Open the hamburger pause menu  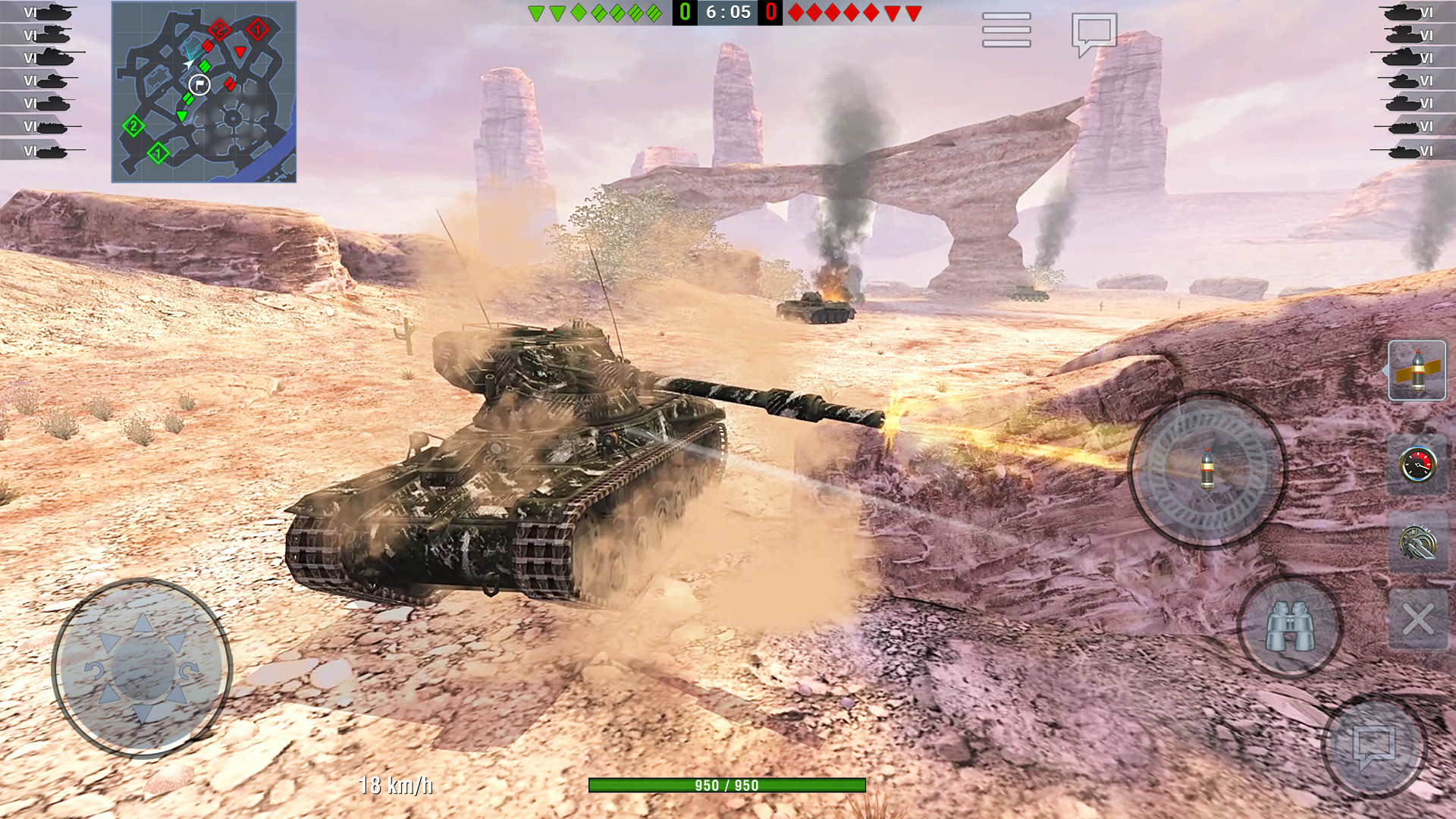click(1006, 30)
